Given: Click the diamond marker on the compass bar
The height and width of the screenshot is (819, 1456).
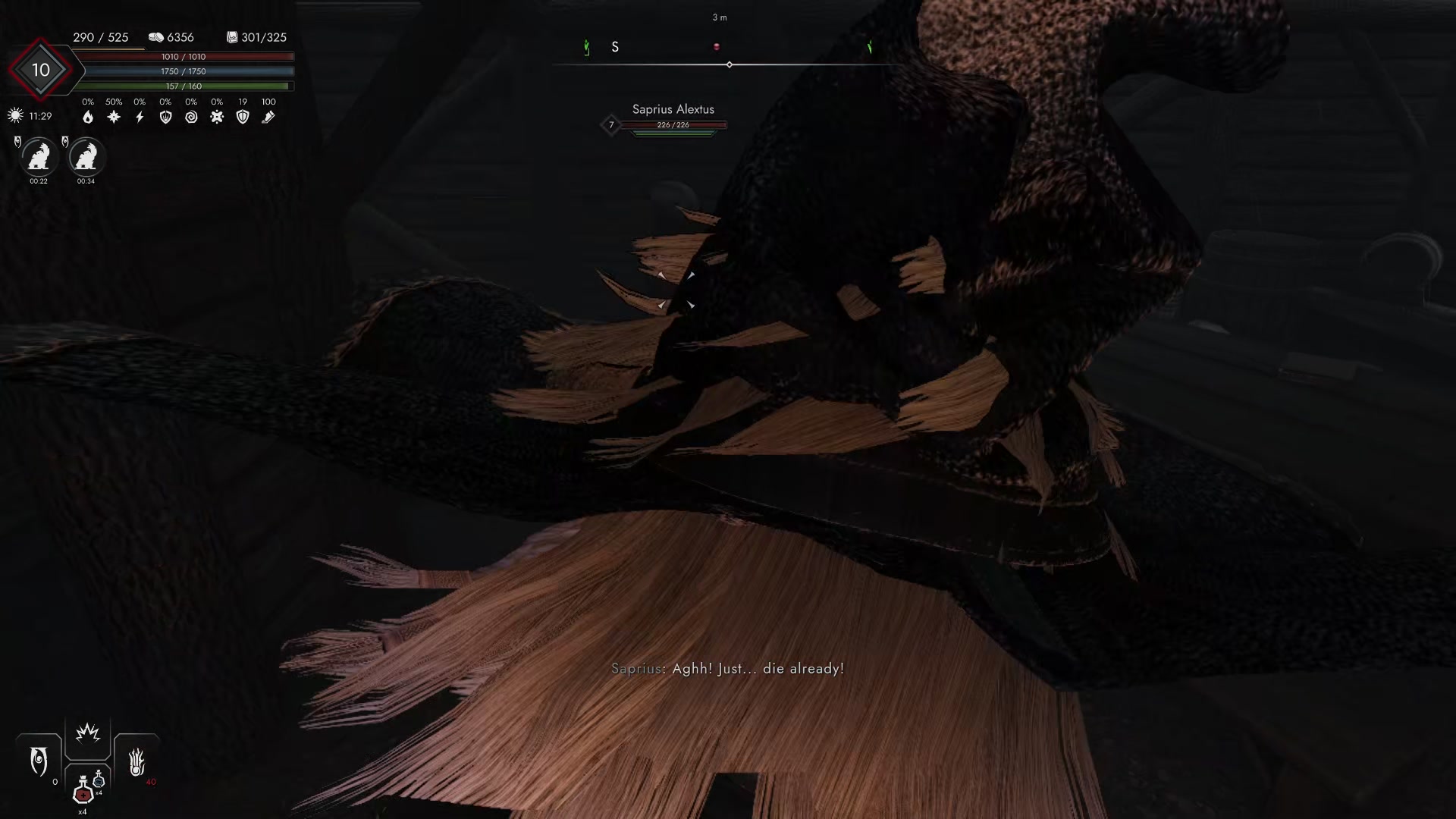Looking at the screenshot, I should coord(730,64).
